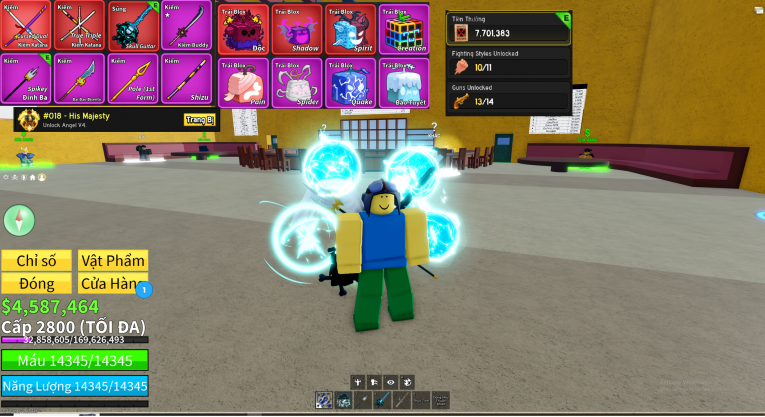Click the Trang Bị equip button
The width and height of the screenshot is (765, 417).
click(x=200, y=120)
